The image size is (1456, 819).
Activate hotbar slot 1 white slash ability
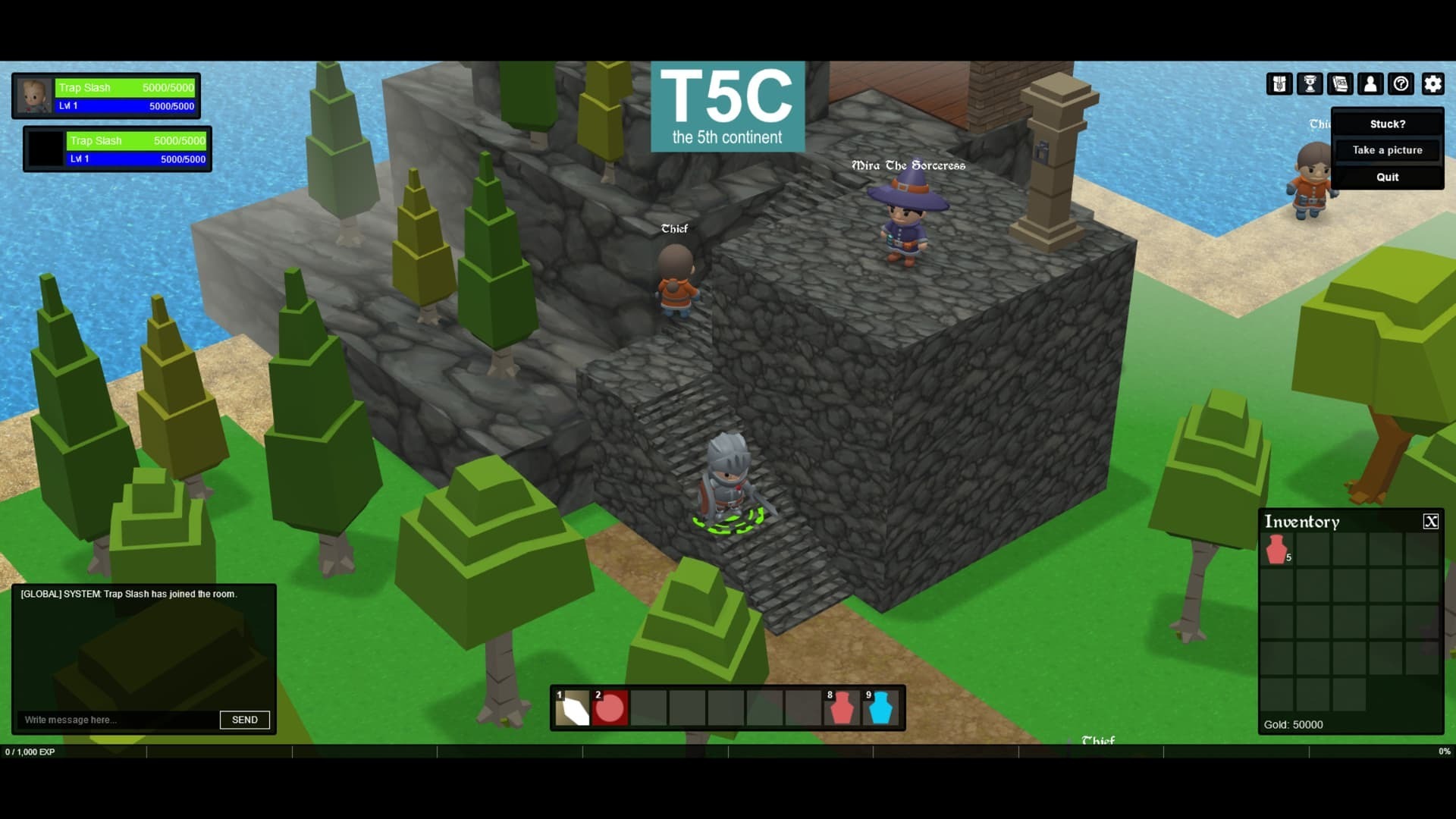573,708
